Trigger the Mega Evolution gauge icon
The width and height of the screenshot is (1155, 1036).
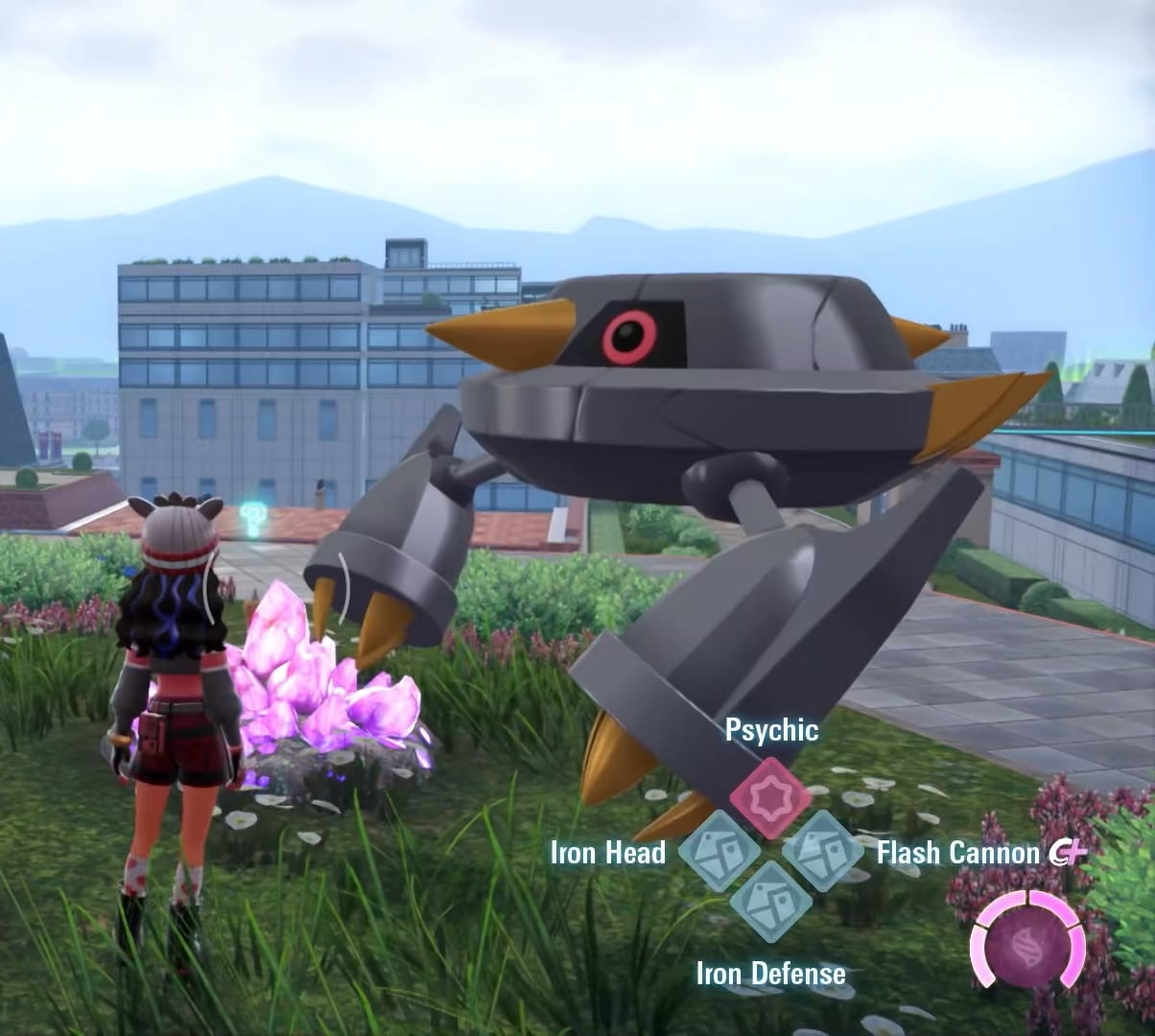pos(1027,939)
